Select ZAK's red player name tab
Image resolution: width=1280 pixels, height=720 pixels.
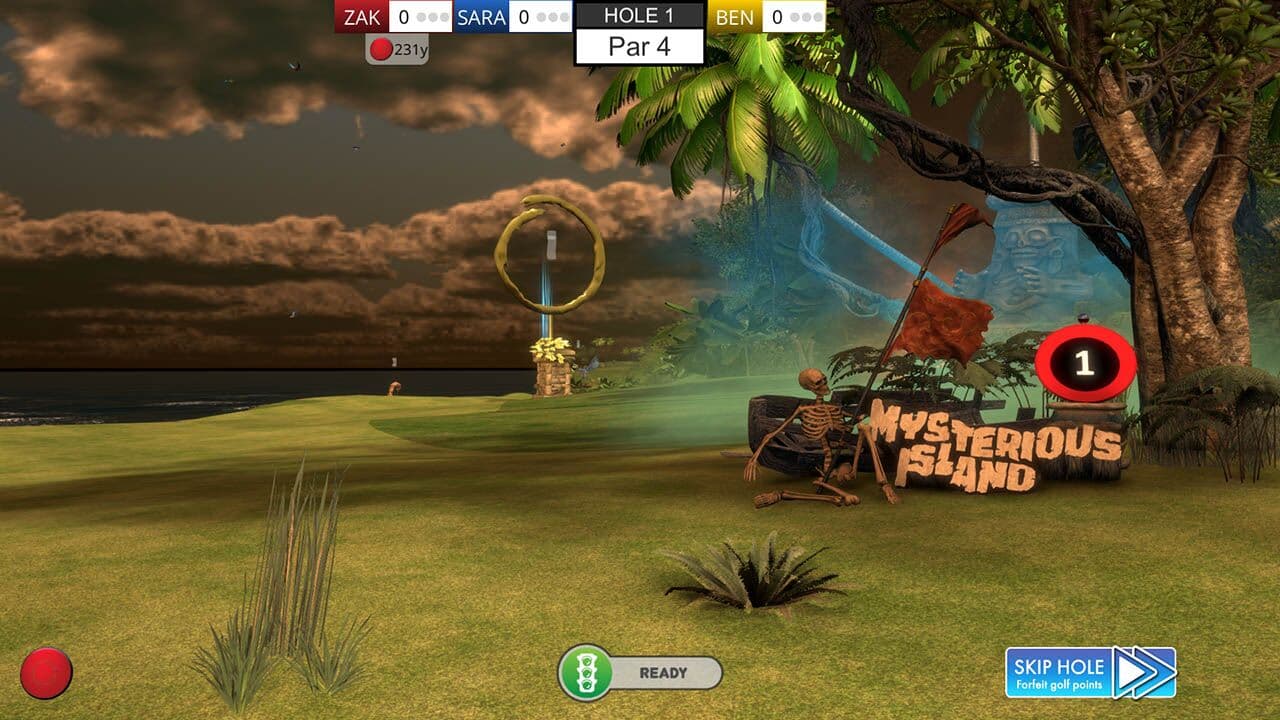coord(362,16)
